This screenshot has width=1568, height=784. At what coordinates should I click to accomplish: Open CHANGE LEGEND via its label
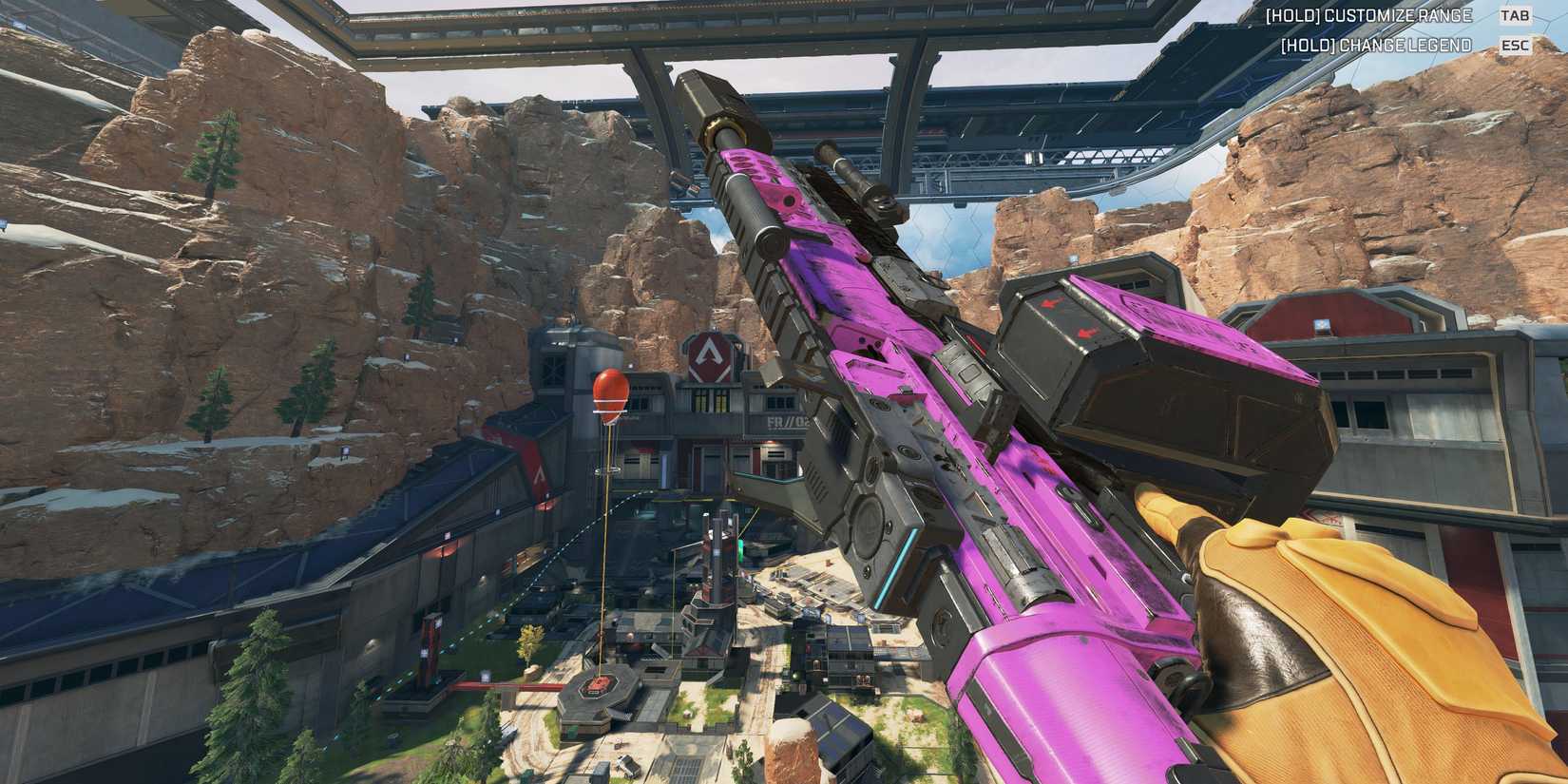point(1376,44)
